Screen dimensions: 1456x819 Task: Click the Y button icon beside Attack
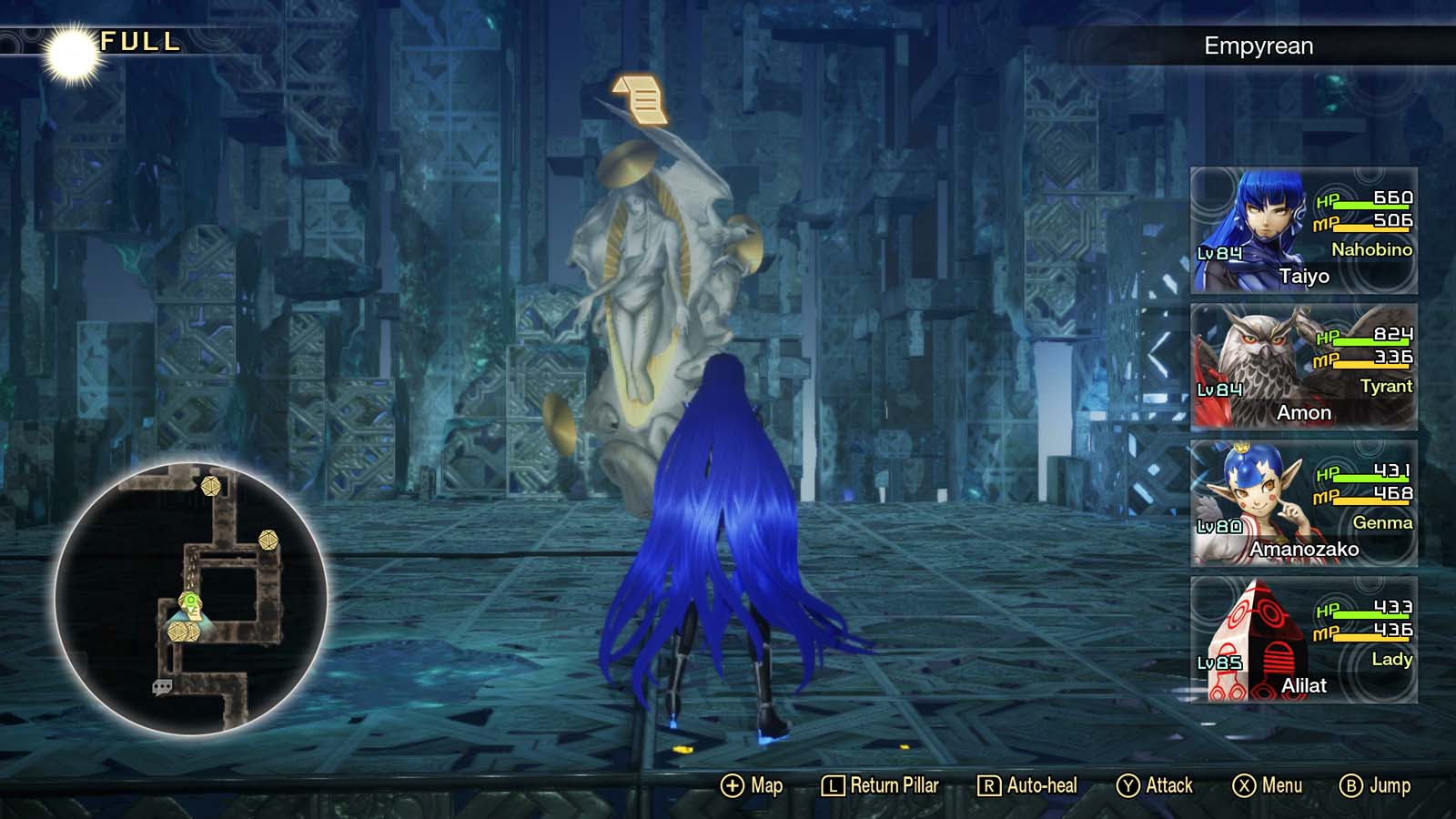tap(1127, 784)
